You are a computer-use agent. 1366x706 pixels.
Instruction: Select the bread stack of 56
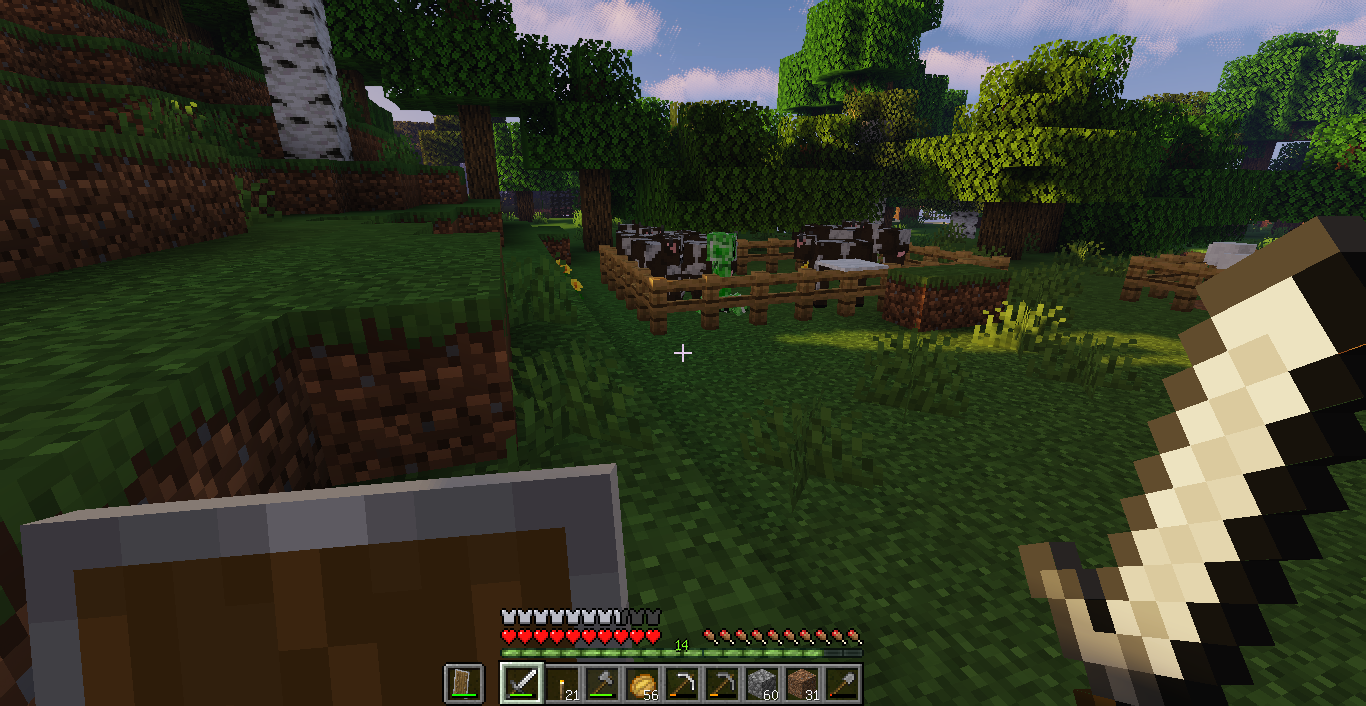coord(642,684)
